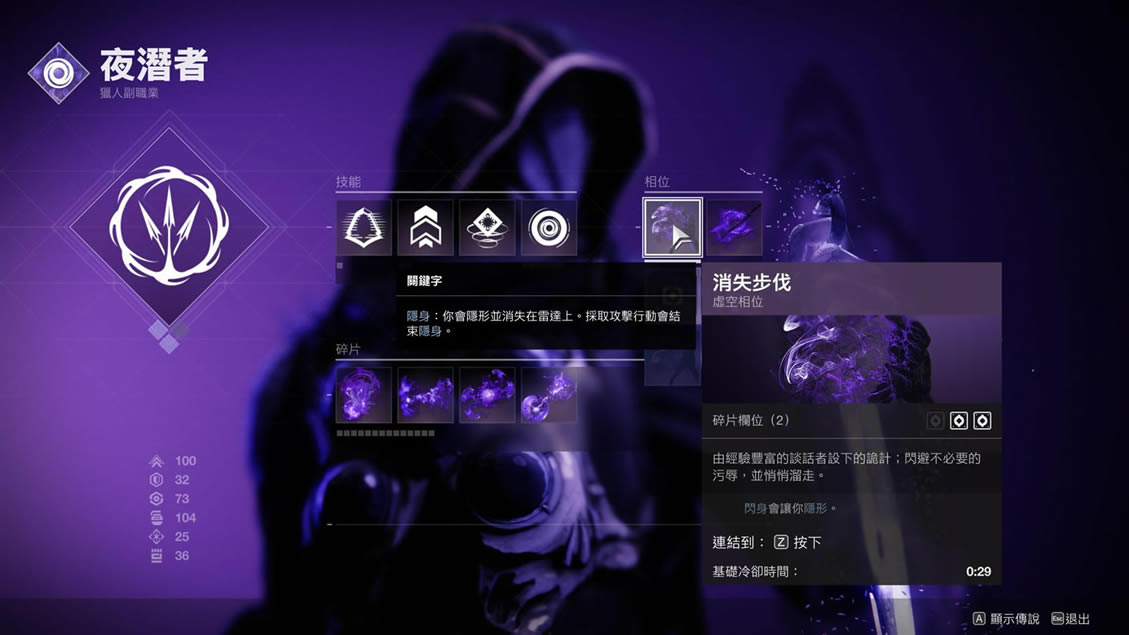Open the hunter dodge class ability slot
1129x635 pixels.
coord(363,228)
